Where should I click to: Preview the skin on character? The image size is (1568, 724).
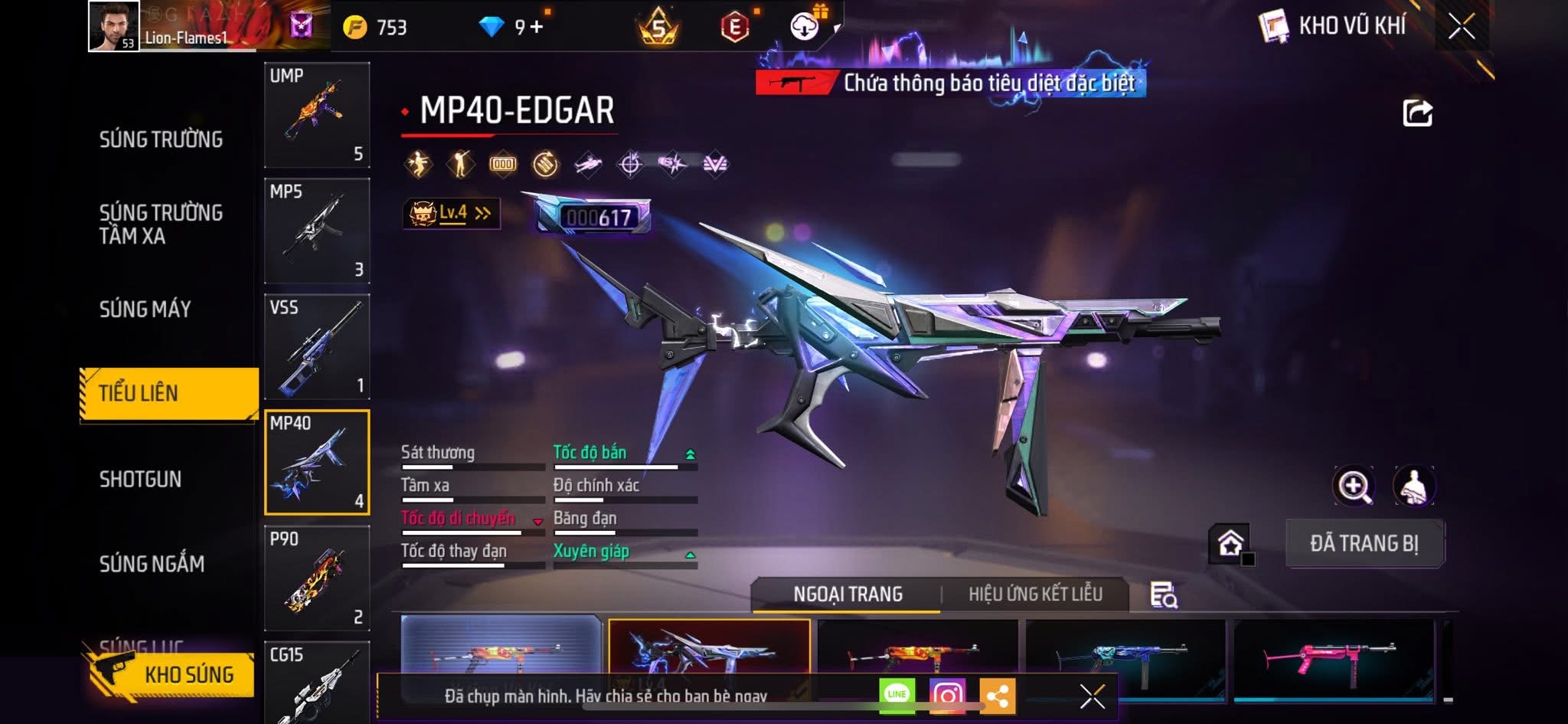pyautogui.click(x=1413, y=486)
